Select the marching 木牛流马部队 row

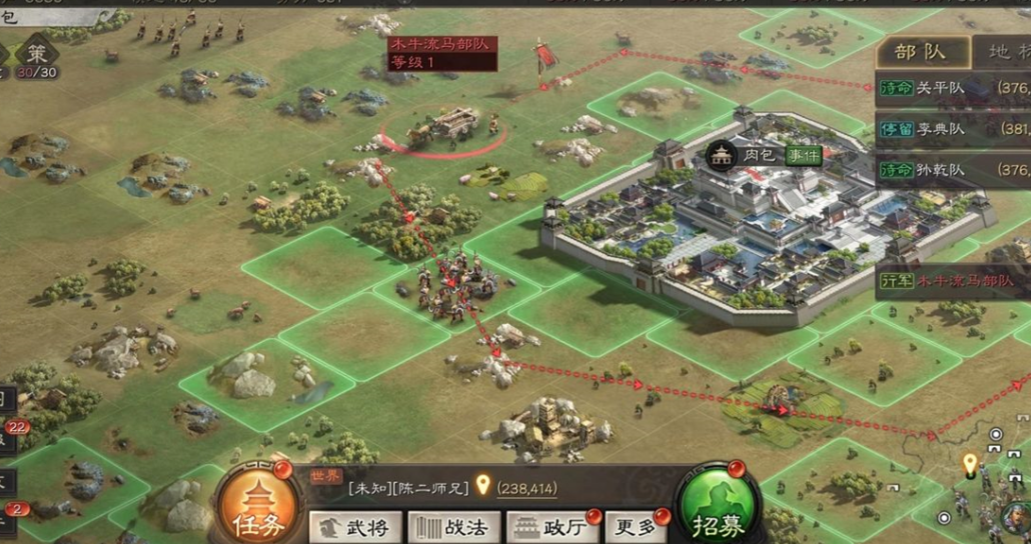pos(952,281)
